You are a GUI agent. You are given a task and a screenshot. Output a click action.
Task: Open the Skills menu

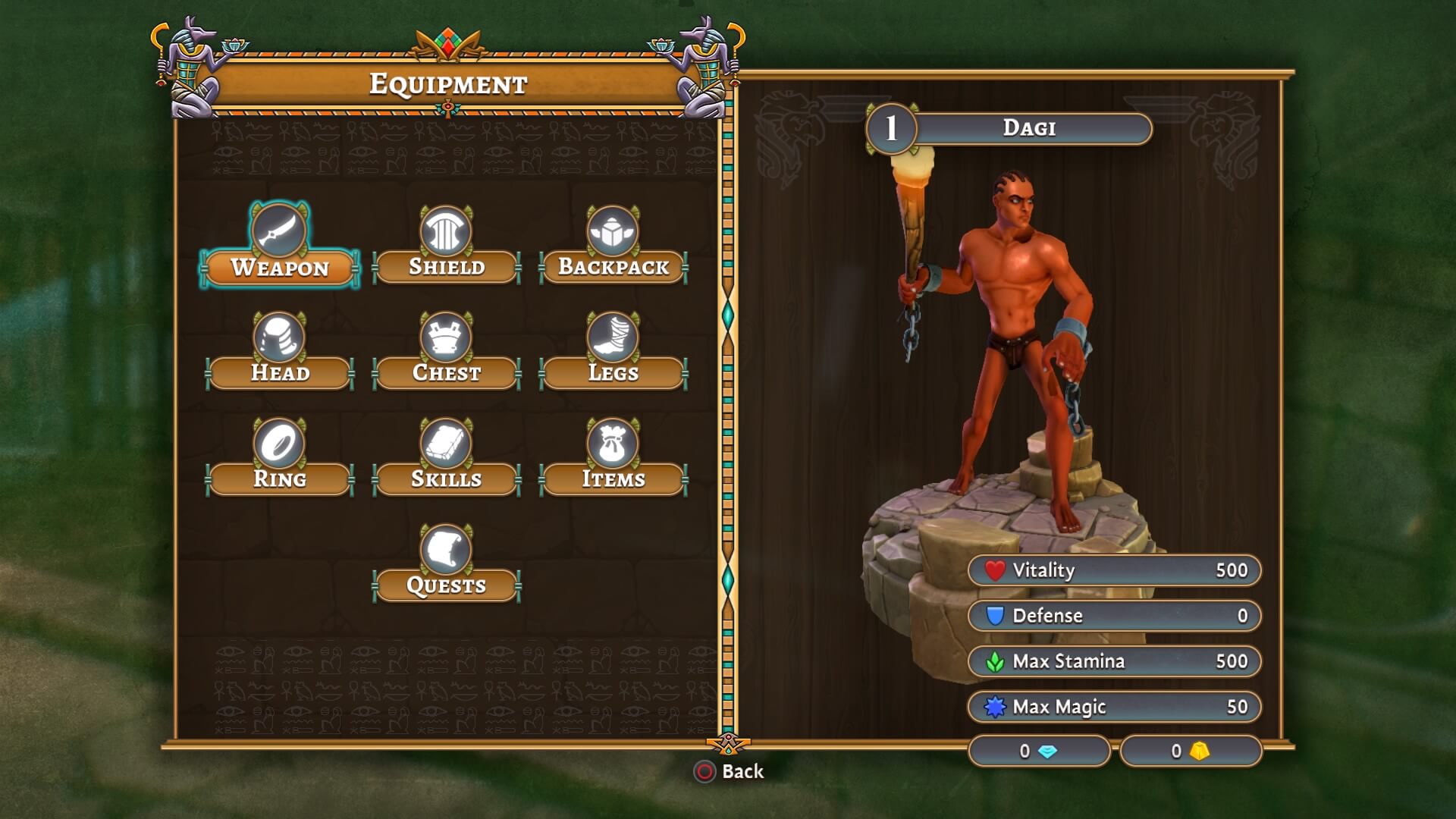[x=447, y=479]
